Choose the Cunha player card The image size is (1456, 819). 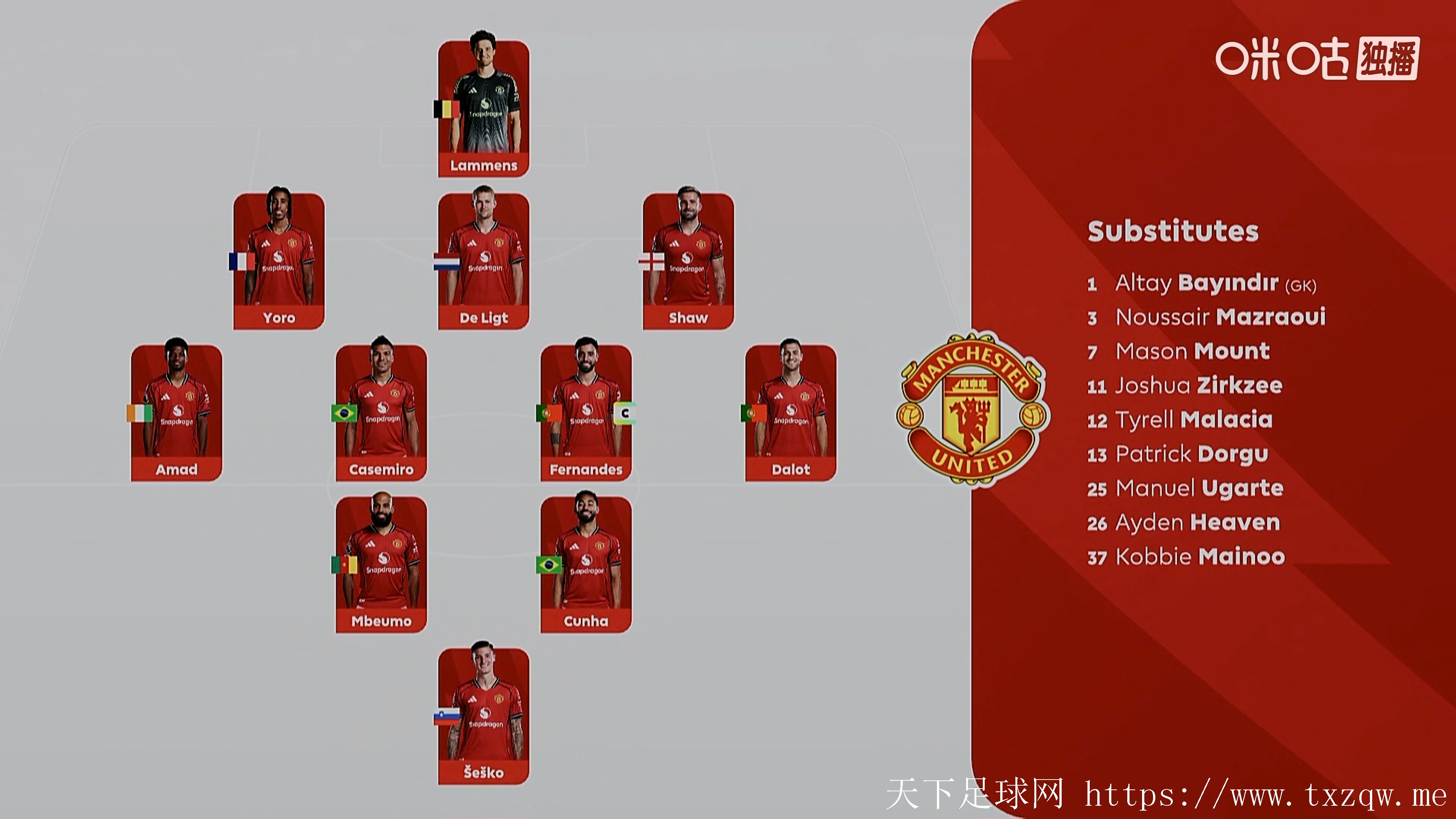(x=586, y=565)
